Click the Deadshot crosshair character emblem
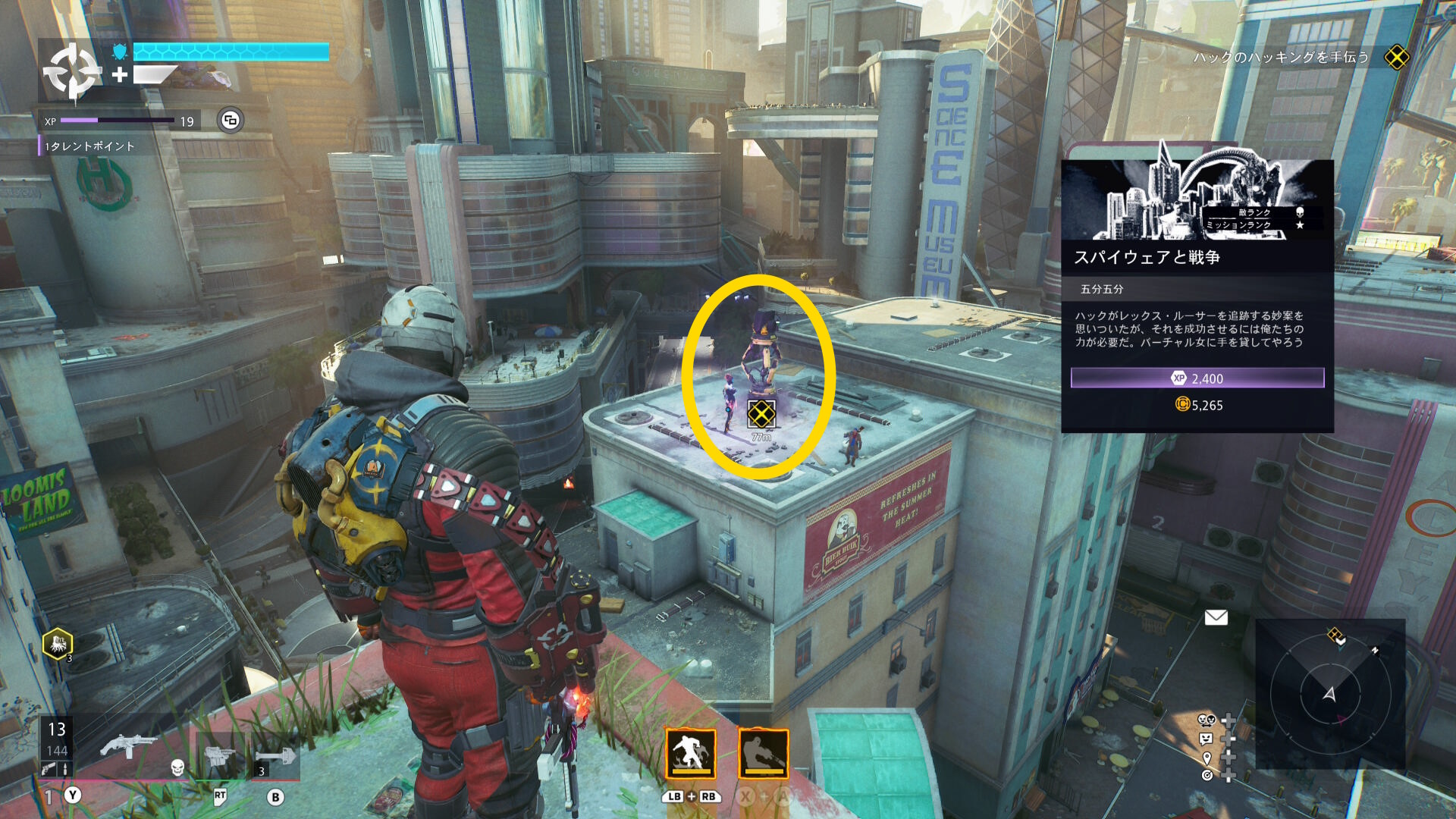The image size is (1456, 819). click(x=71, y=71)
